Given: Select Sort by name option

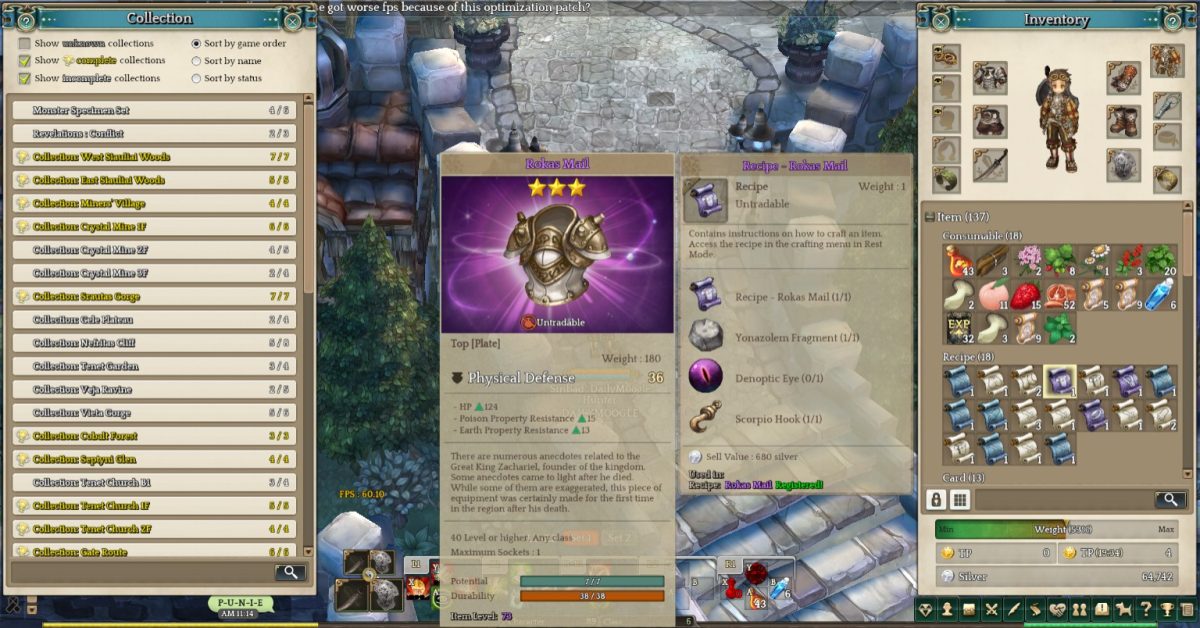Looking at the screenshot, I should tap(196, 61).
